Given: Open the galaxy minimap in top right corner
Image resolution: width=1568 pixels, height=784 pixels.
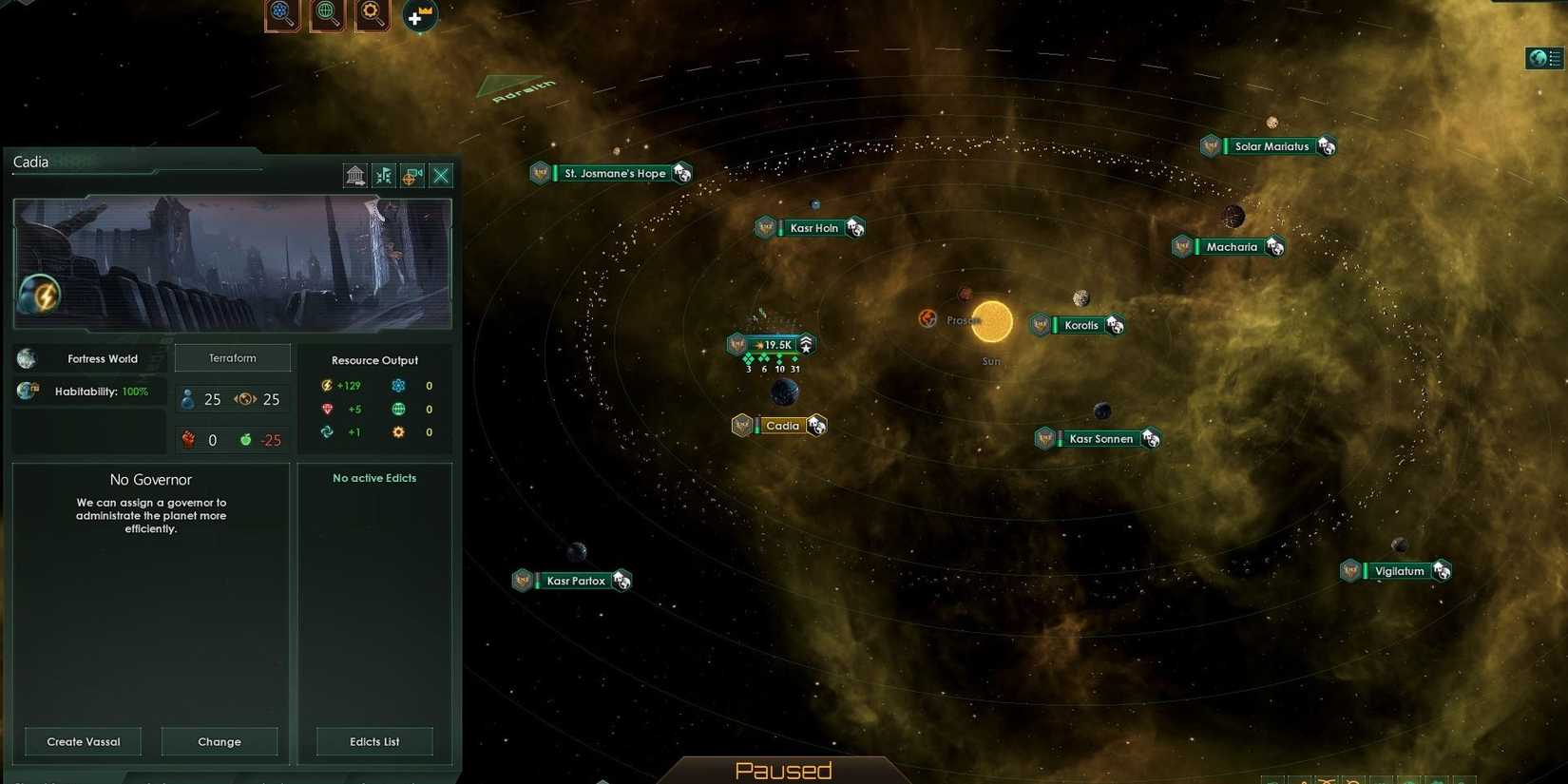Looking at the screenshot, I should pos(1542,58).
